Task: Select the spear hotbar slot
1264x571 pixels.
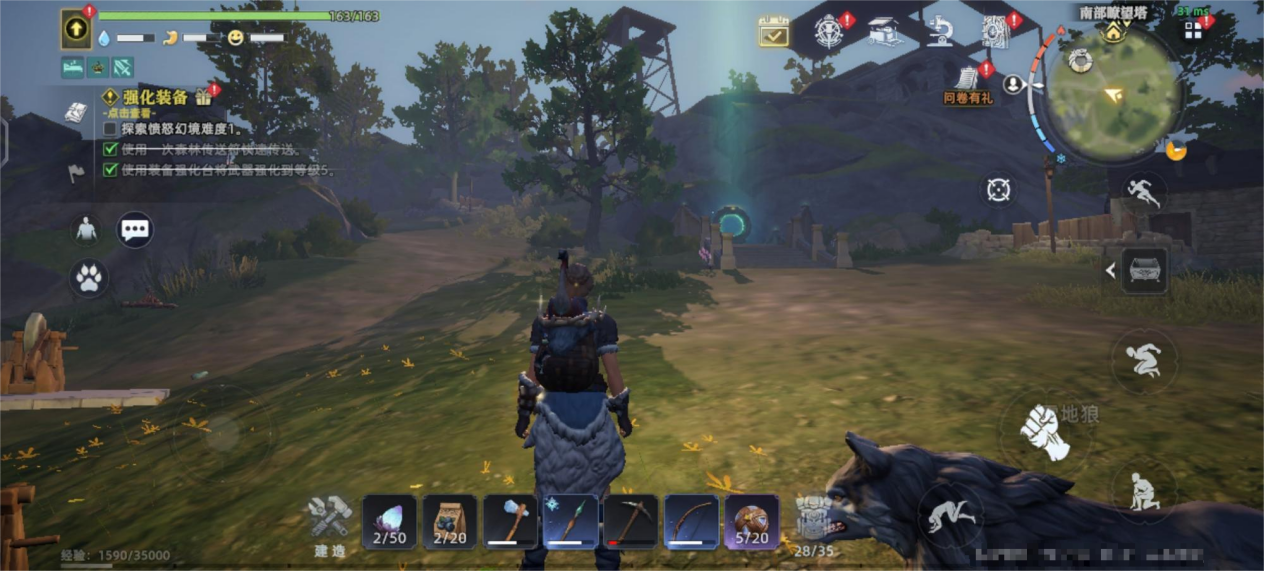Action: coord(570,521)
